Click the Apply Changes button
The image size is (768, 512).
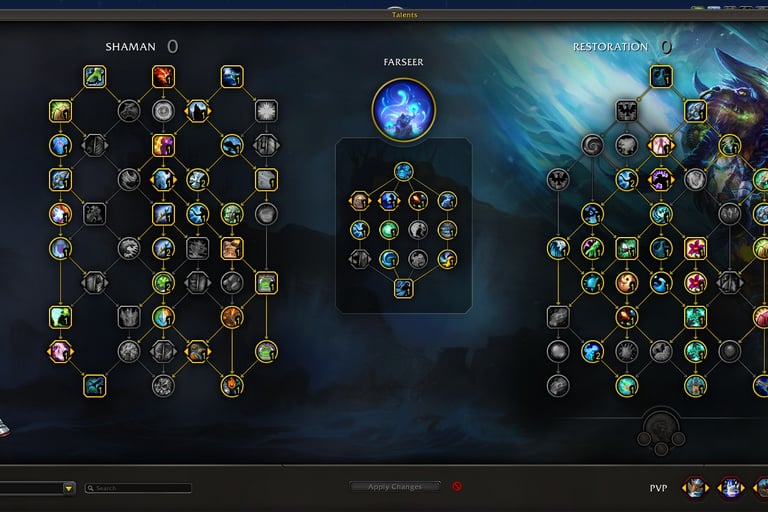(x=394, y=486)
